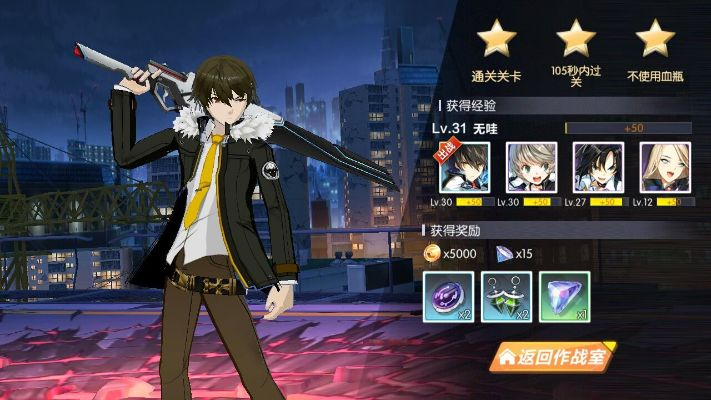
Task: Click the 返回作战室 return button
Action: tap(552, 355)
